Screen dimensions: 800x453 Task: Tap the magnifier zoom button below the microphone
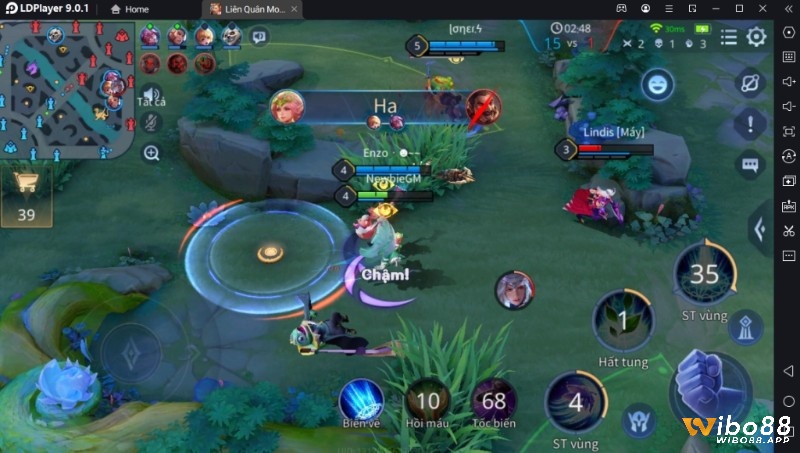point(151,153)
